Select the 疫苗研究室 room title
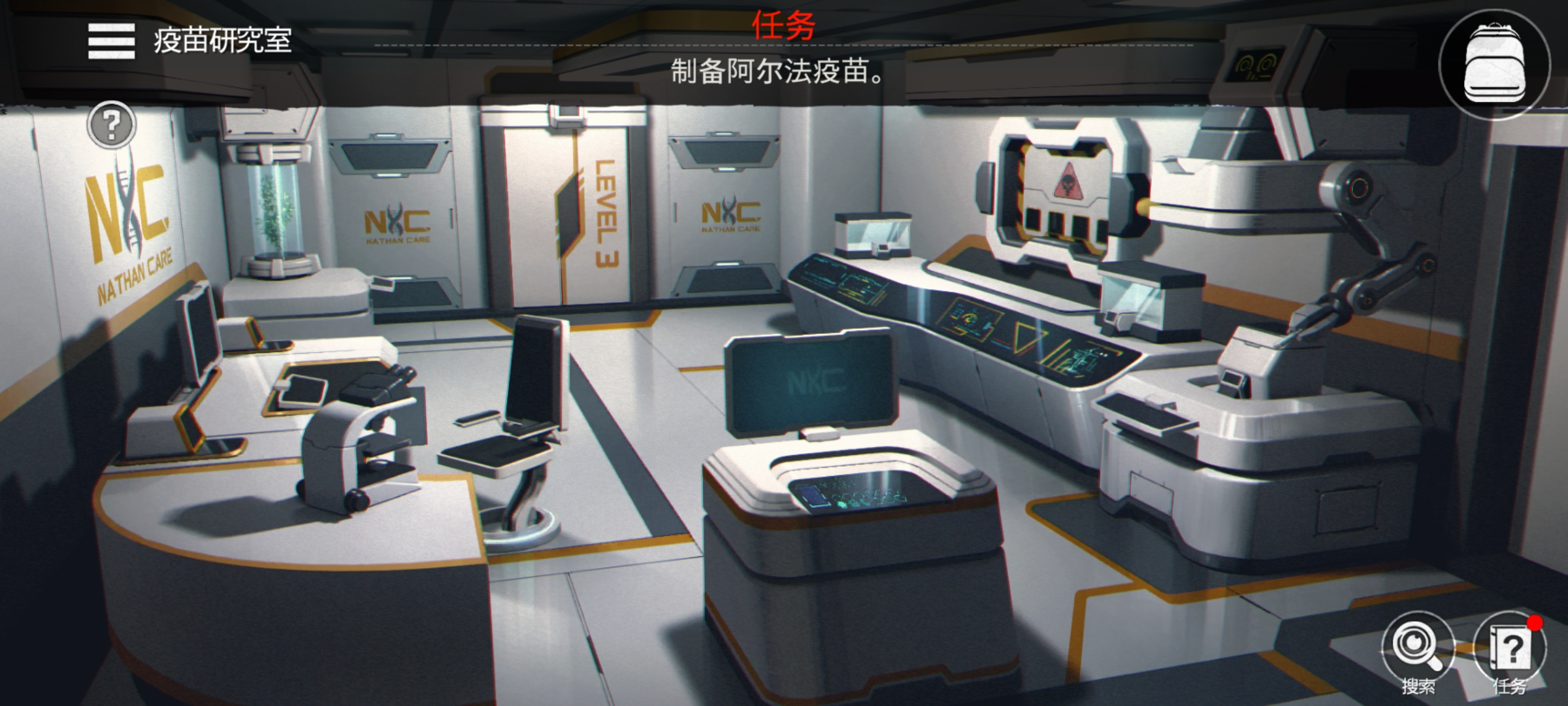The height and width of the screenshot is (706, 1568). pyautogui.click(x=222, y=41)
